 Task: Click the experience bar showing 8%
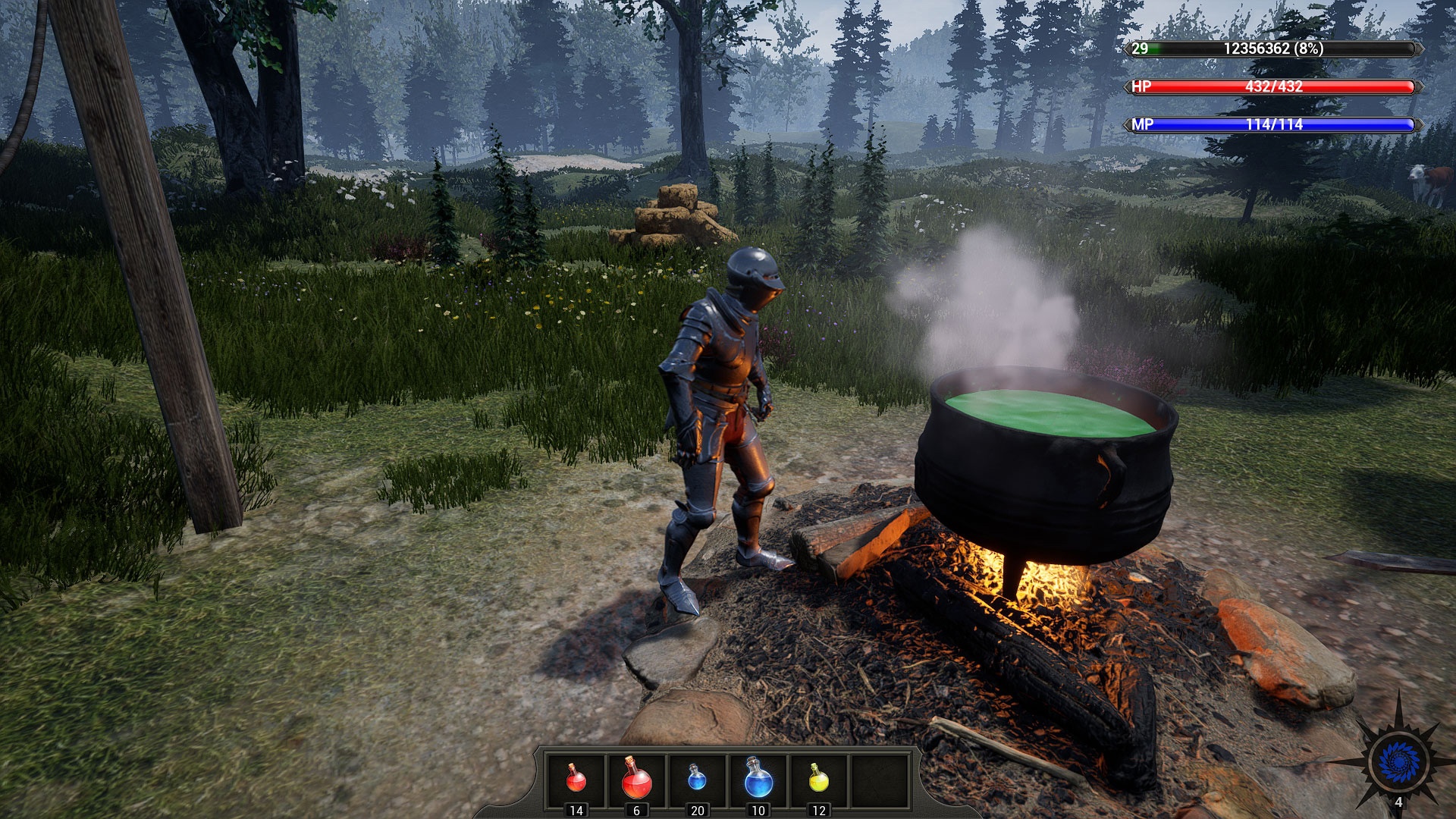tap(1274, 50)
